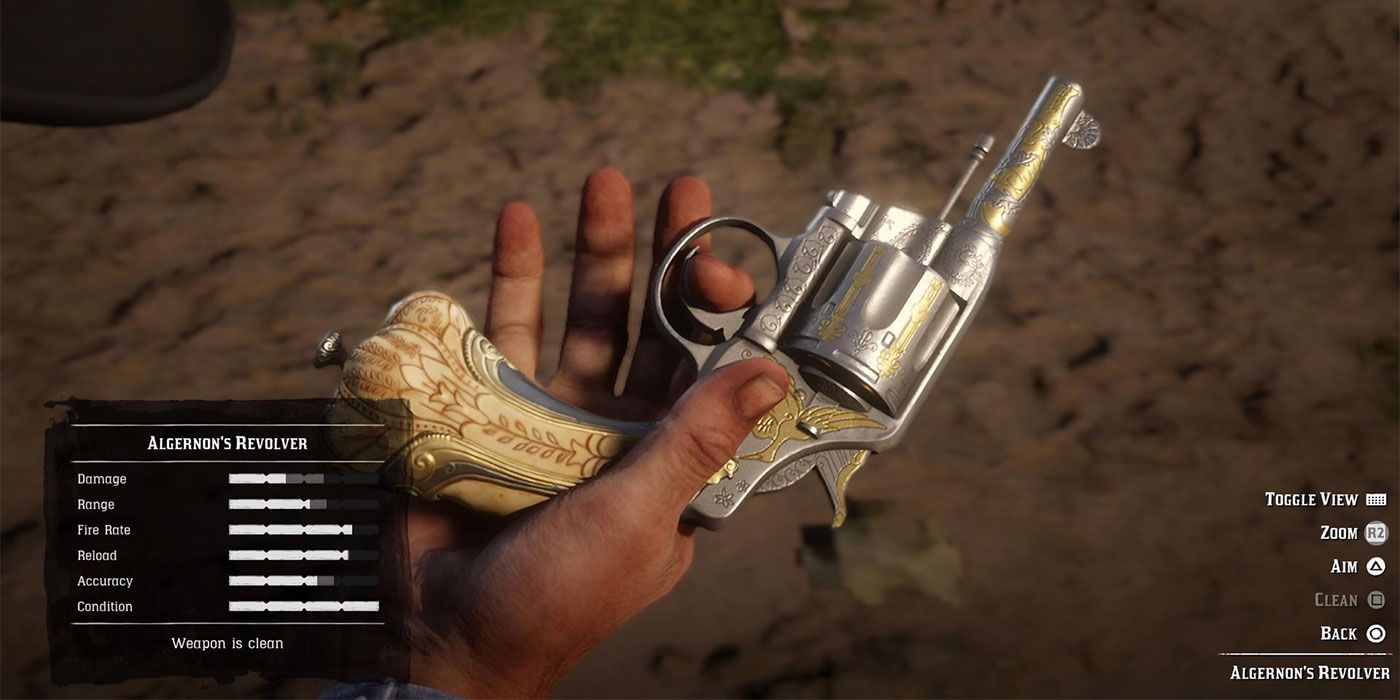Select the Toggle View option
Screen dimensions: 1400x700
pyautogui.click(x=1324, y=499)
